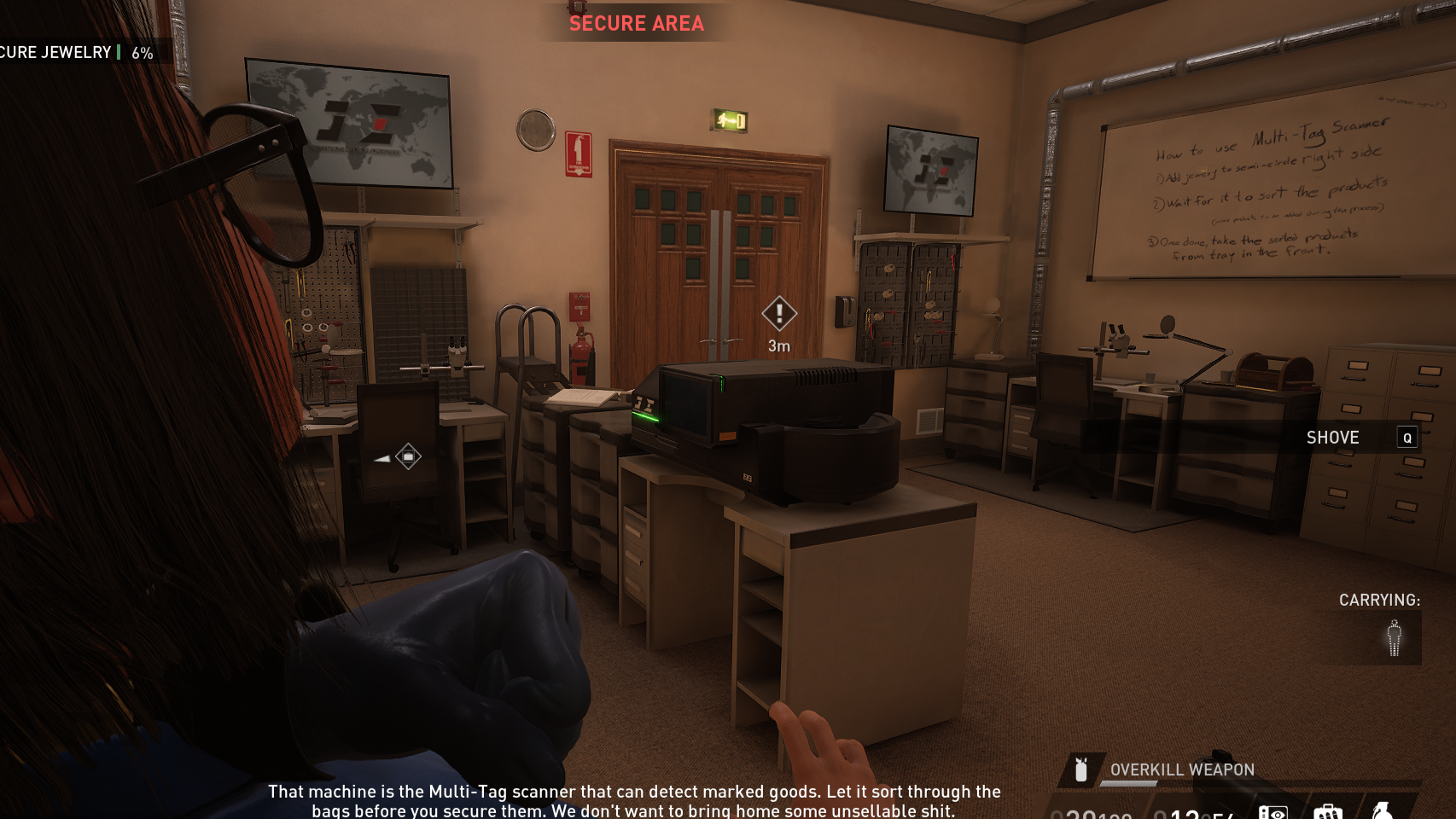Select the Overkill Weapon flare icon
Screen dimensions: 1456x819
[x=1080, y=769]
